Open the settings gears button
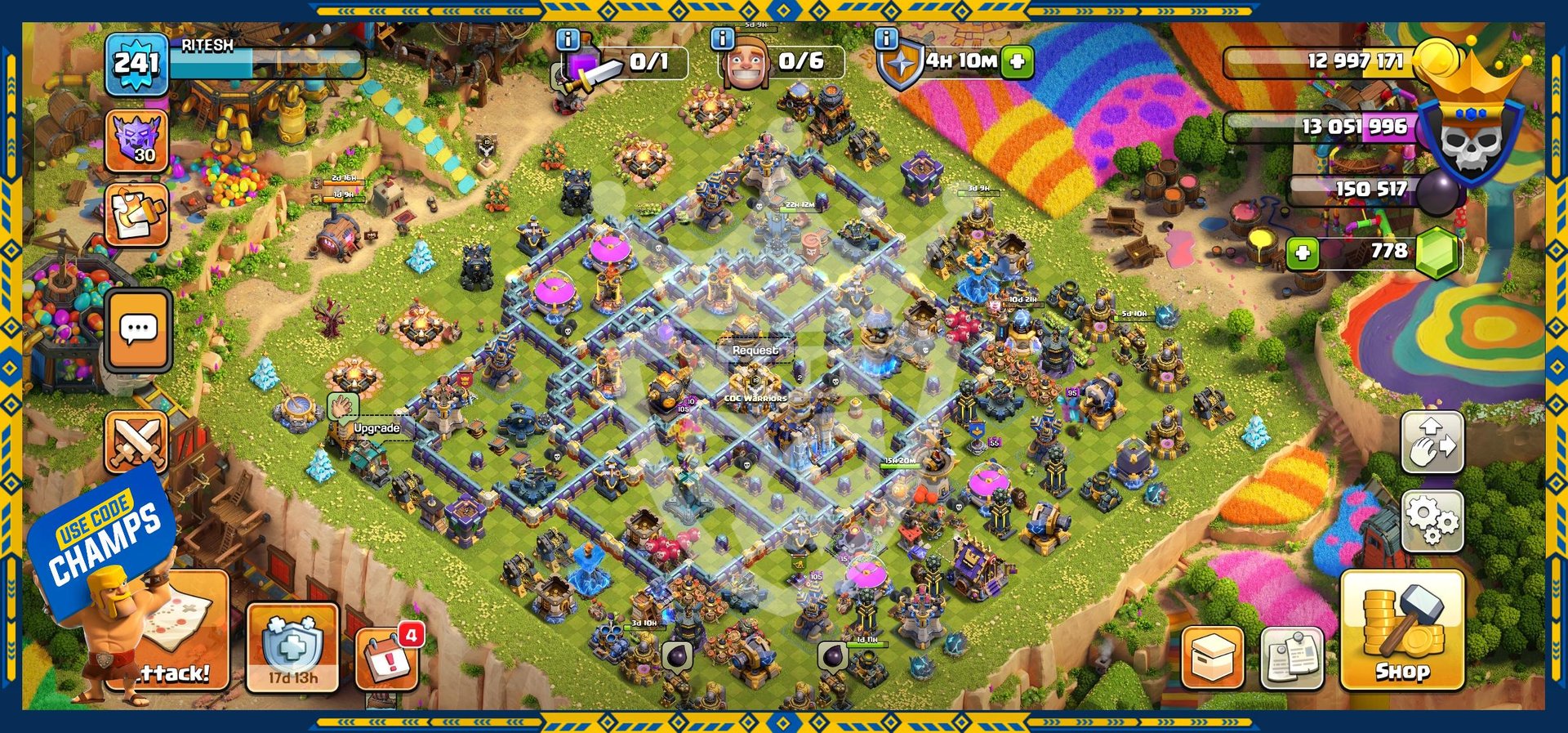The image size is (1568, 733). pyautogui.click(x=1432, y=521)
